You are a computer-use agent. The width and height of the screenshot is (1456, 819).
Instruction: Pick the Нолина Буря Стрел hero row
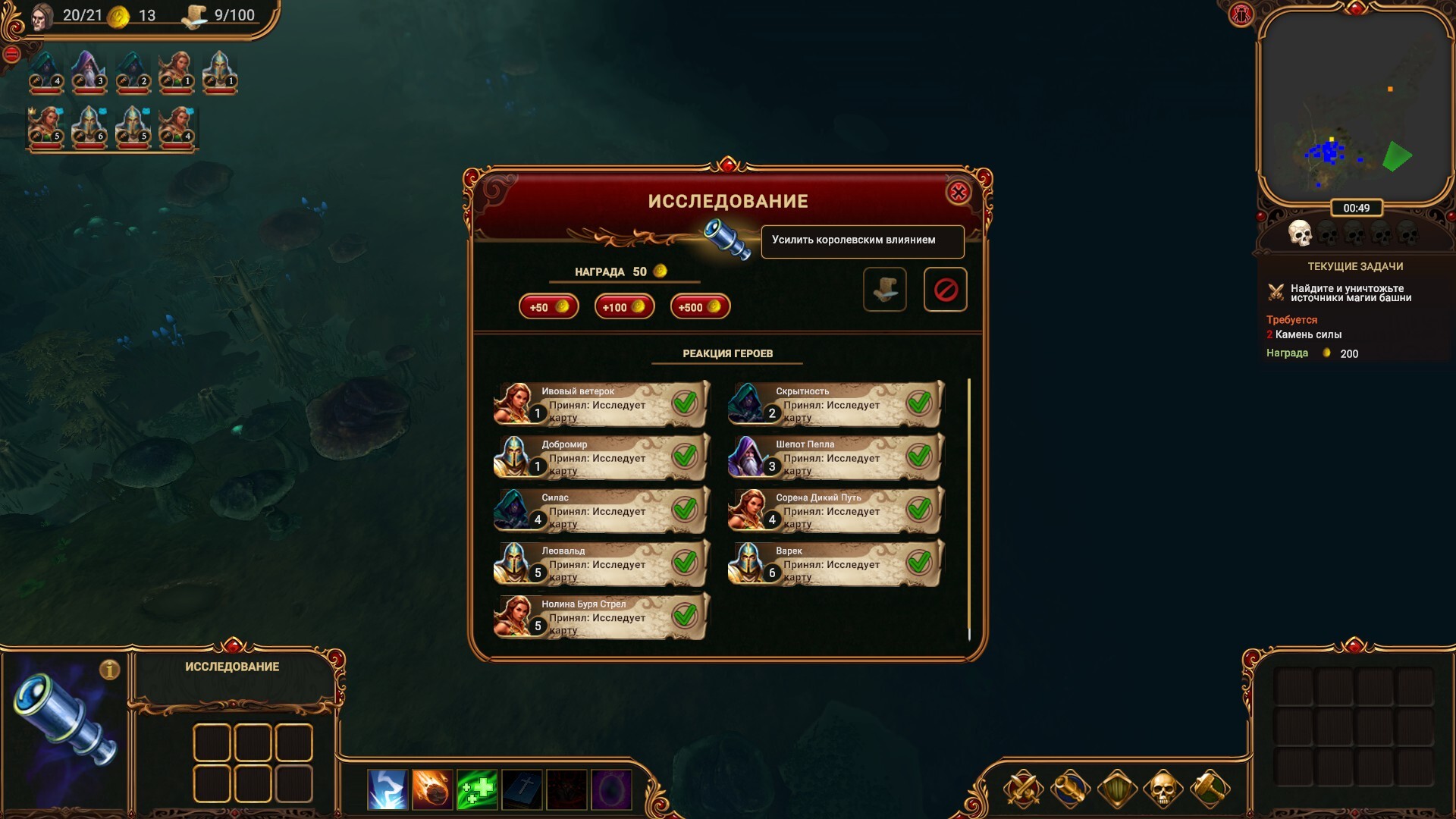pyautogui.click(x=601, y=617)
